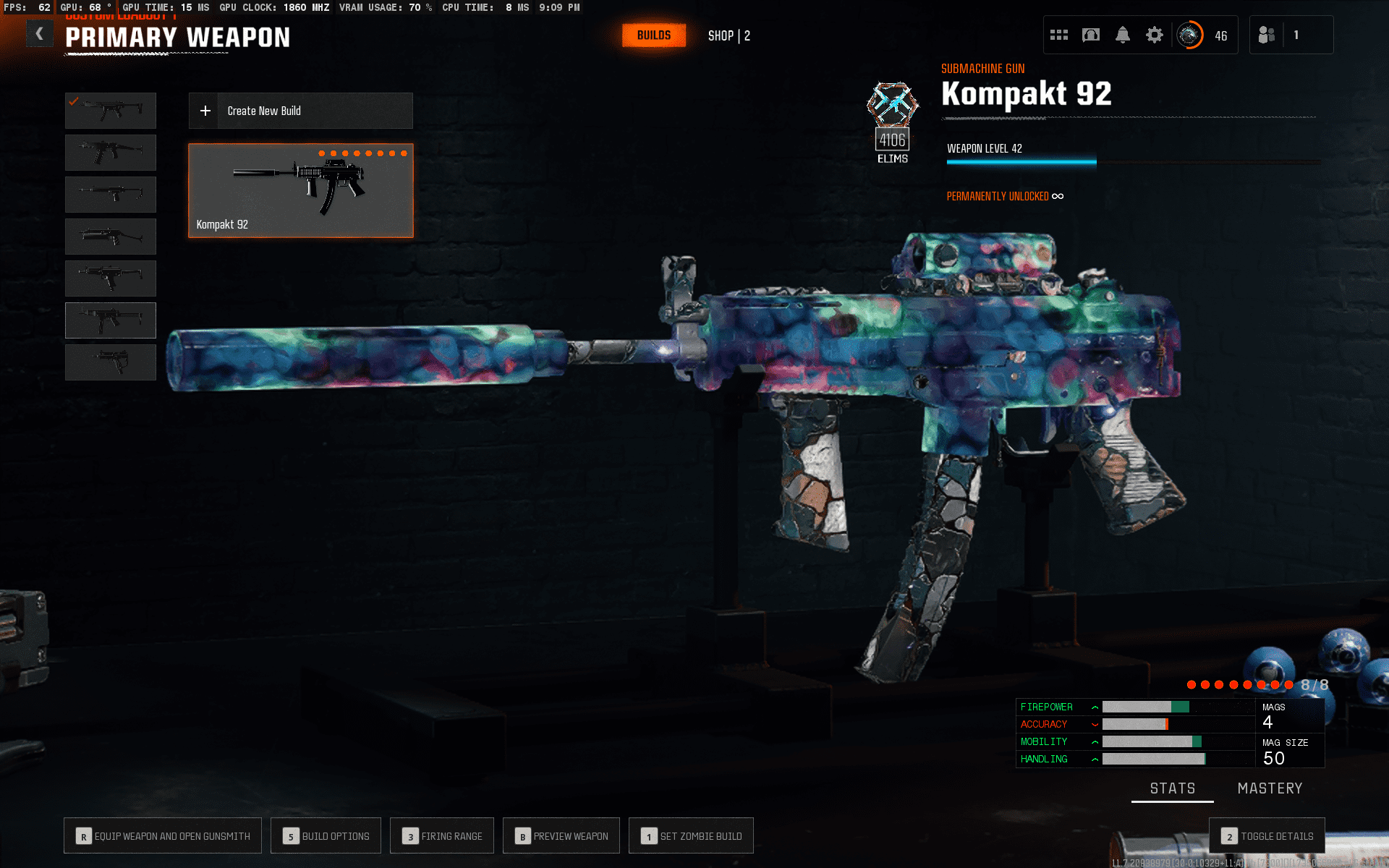The height and width of the screenshot is (868, 1389).
Task: Open the headset icon in top bar
Action: pos(1090,35)
